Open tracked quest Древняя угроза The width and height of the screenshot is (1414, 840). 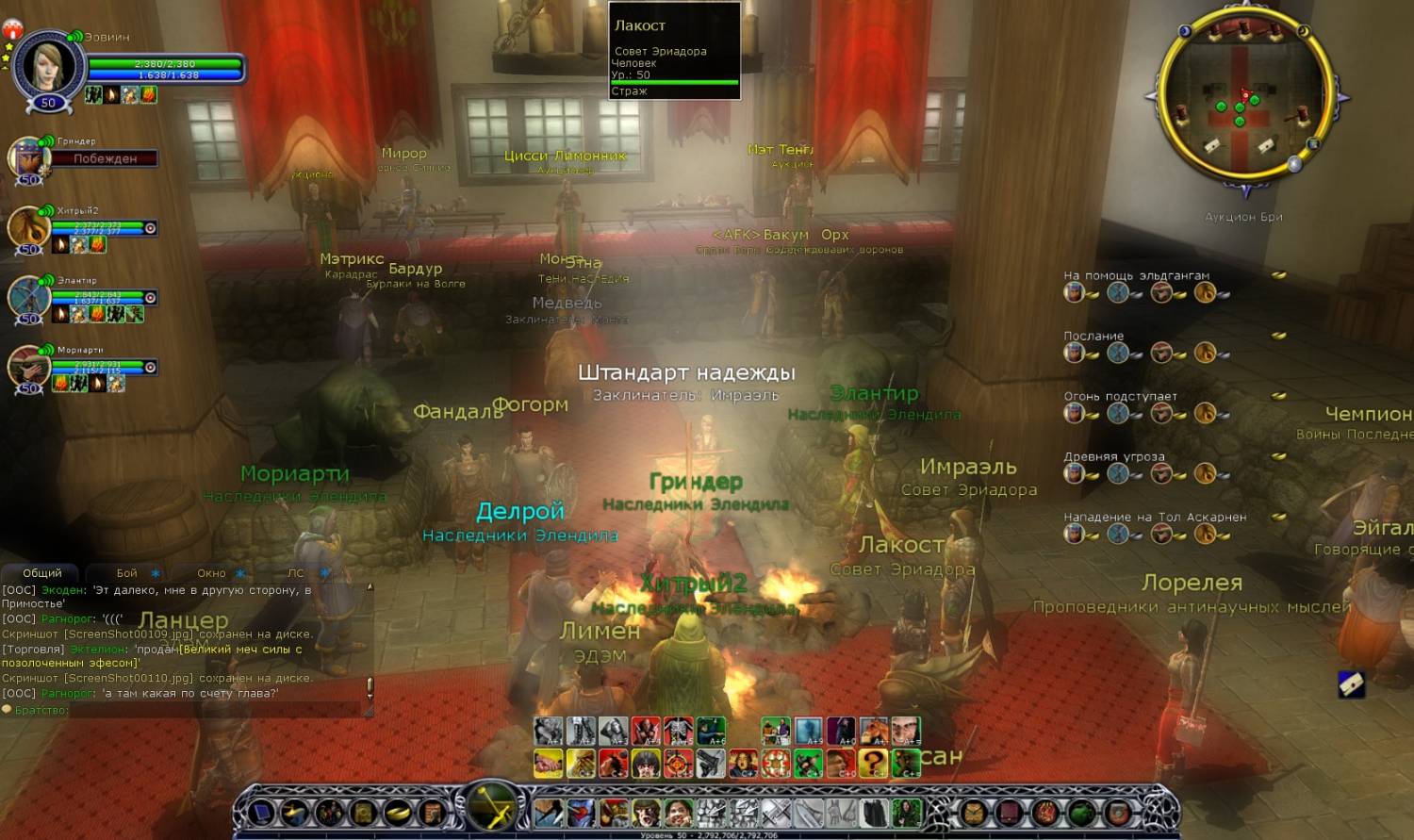(1114, 456)
